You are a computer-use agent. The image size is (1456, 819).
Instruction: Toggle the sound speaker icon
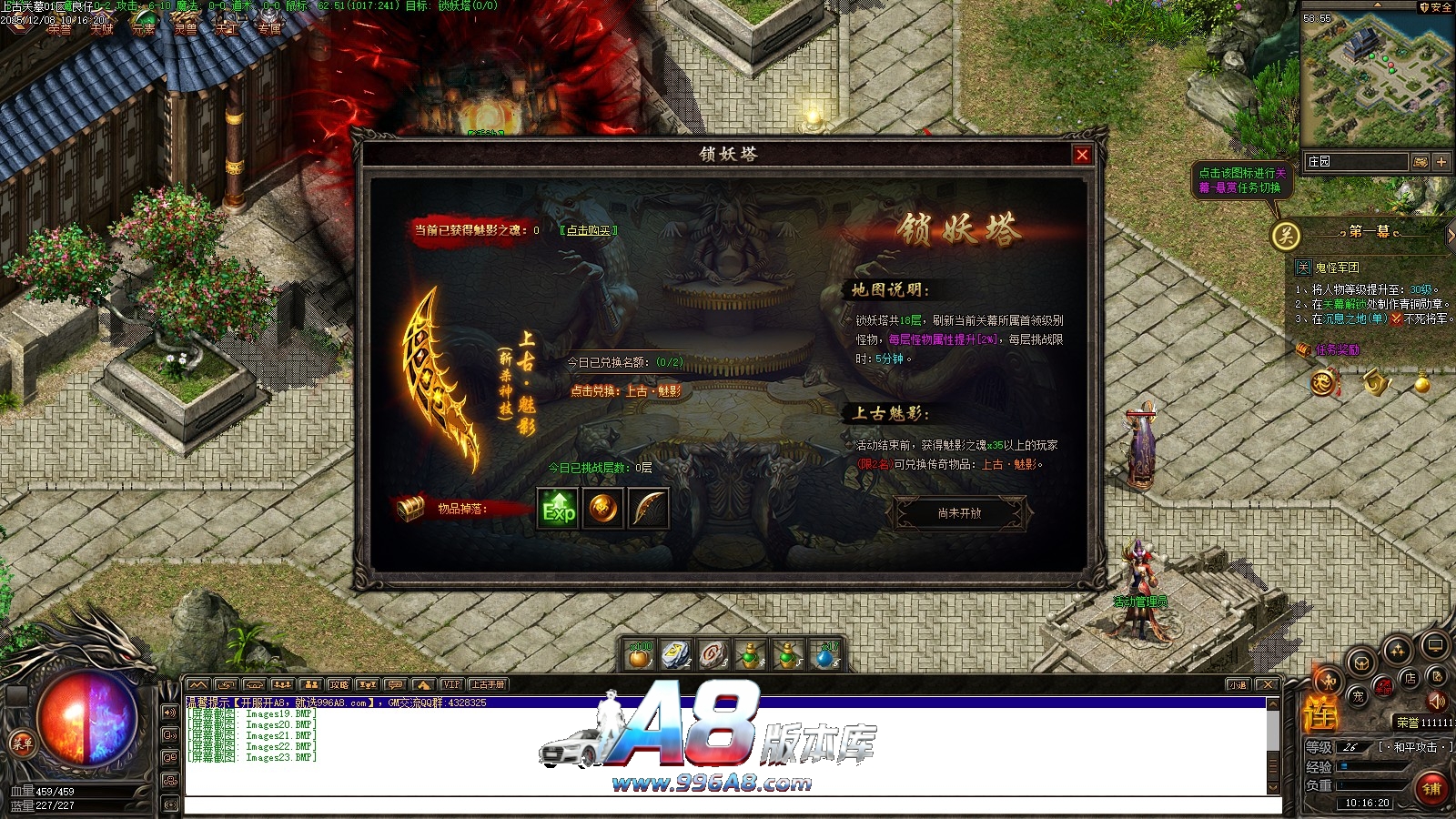pos(1437,701)
